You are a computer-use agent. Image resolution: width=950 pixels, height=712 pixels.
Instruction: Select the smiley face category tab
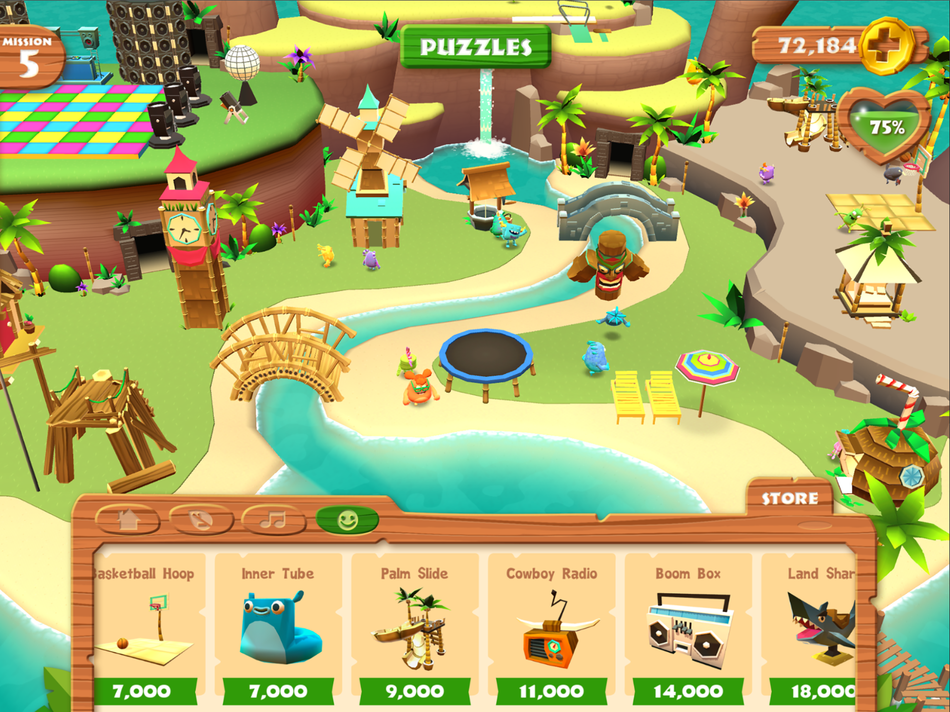click(x=347, y=520)
